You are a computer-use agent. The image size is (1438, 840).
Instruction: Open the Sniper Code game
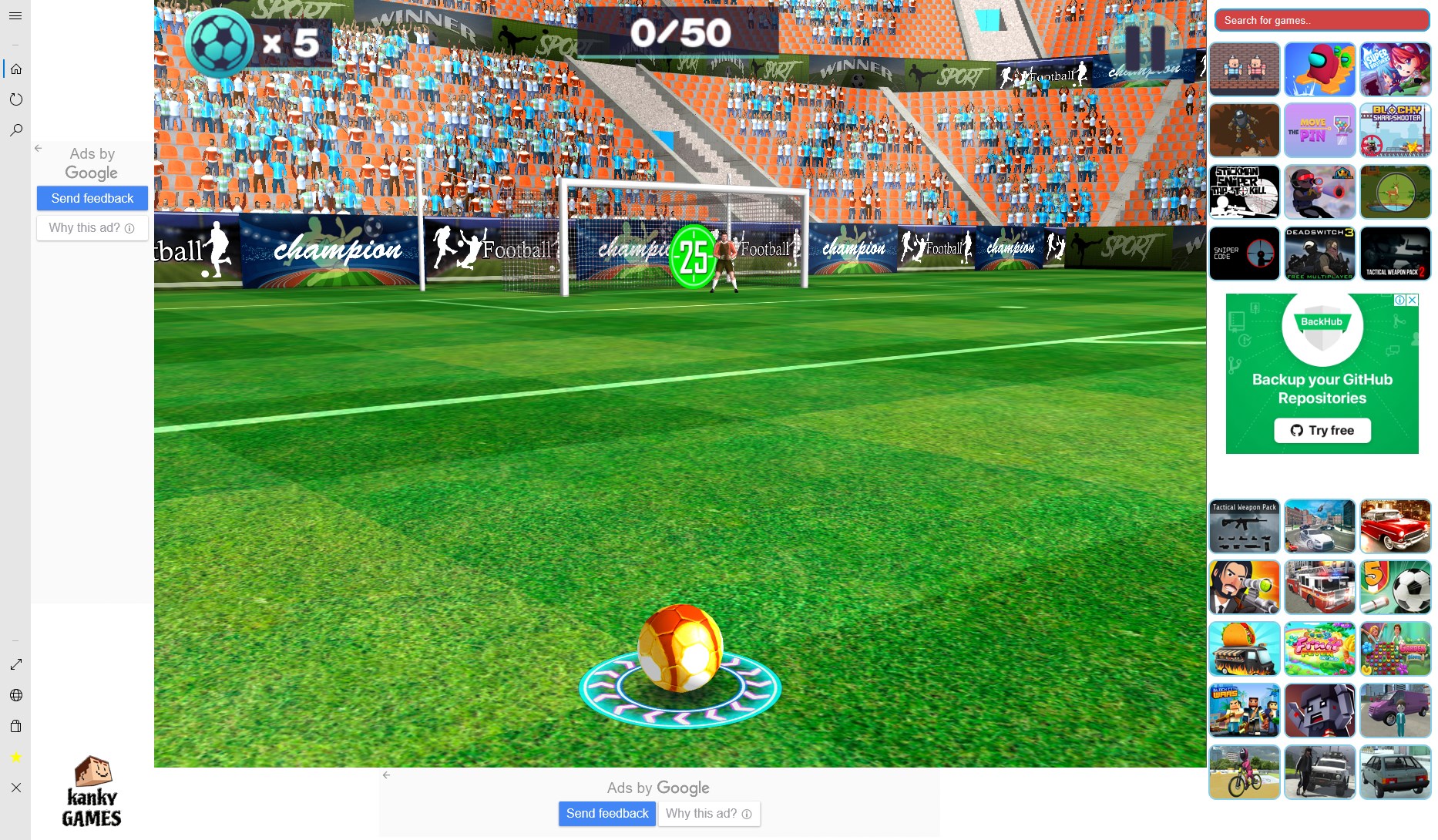point(1244,254)
